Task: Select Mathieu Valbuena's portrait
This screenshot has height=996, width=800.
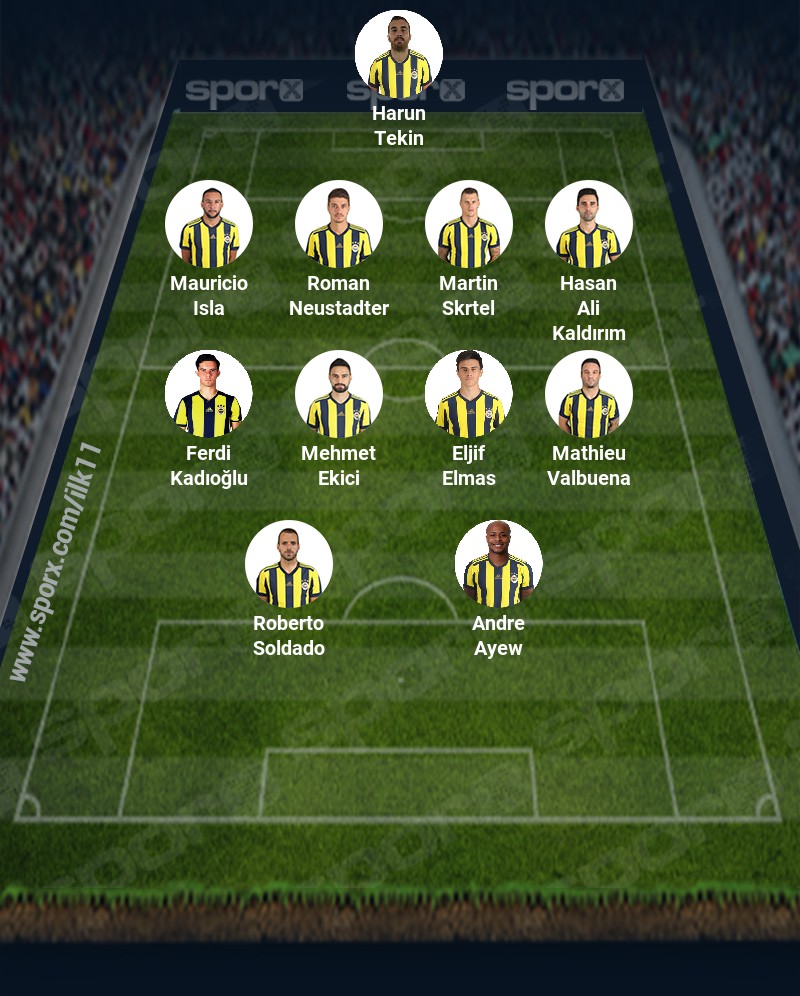Action: tap(589, 394)
